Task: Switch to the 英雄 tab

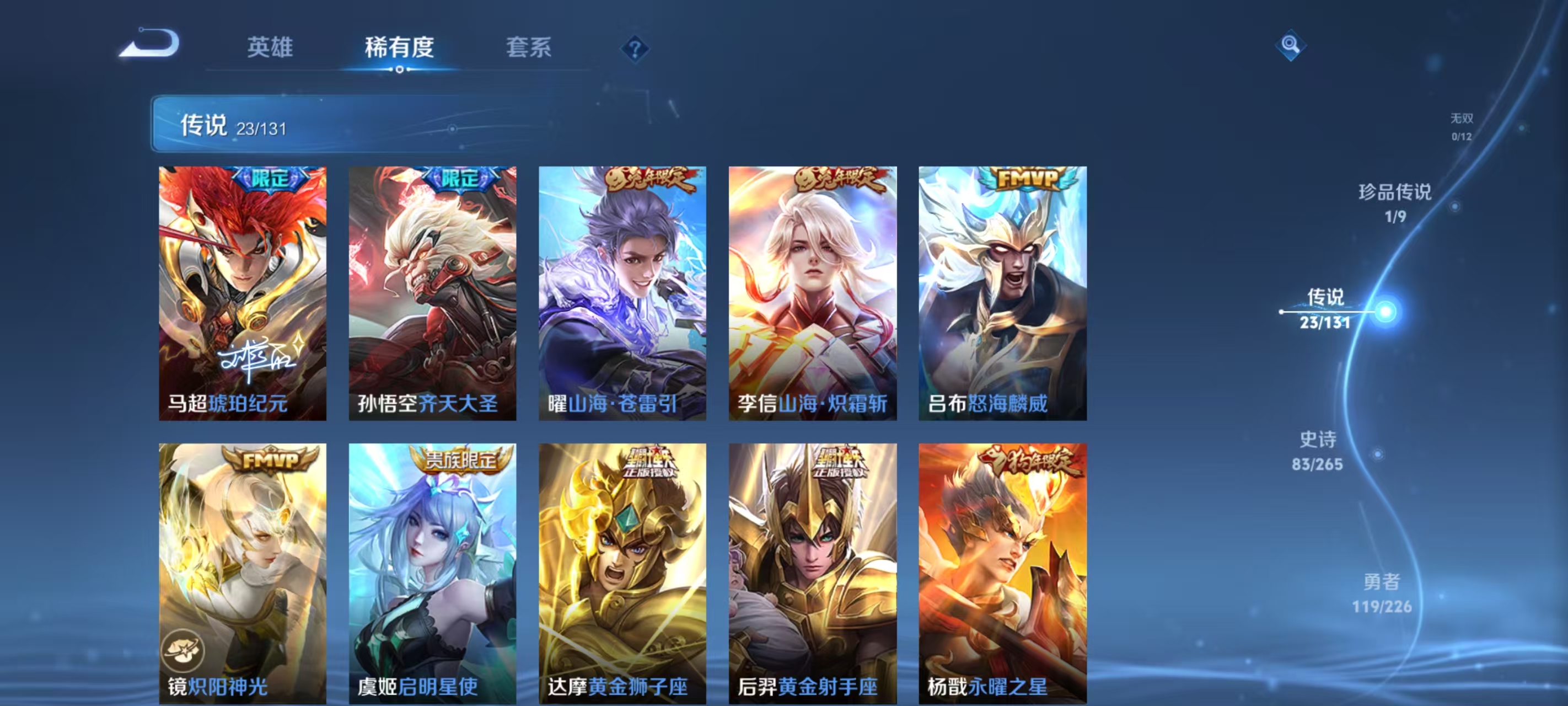Action: coord(271,49)
